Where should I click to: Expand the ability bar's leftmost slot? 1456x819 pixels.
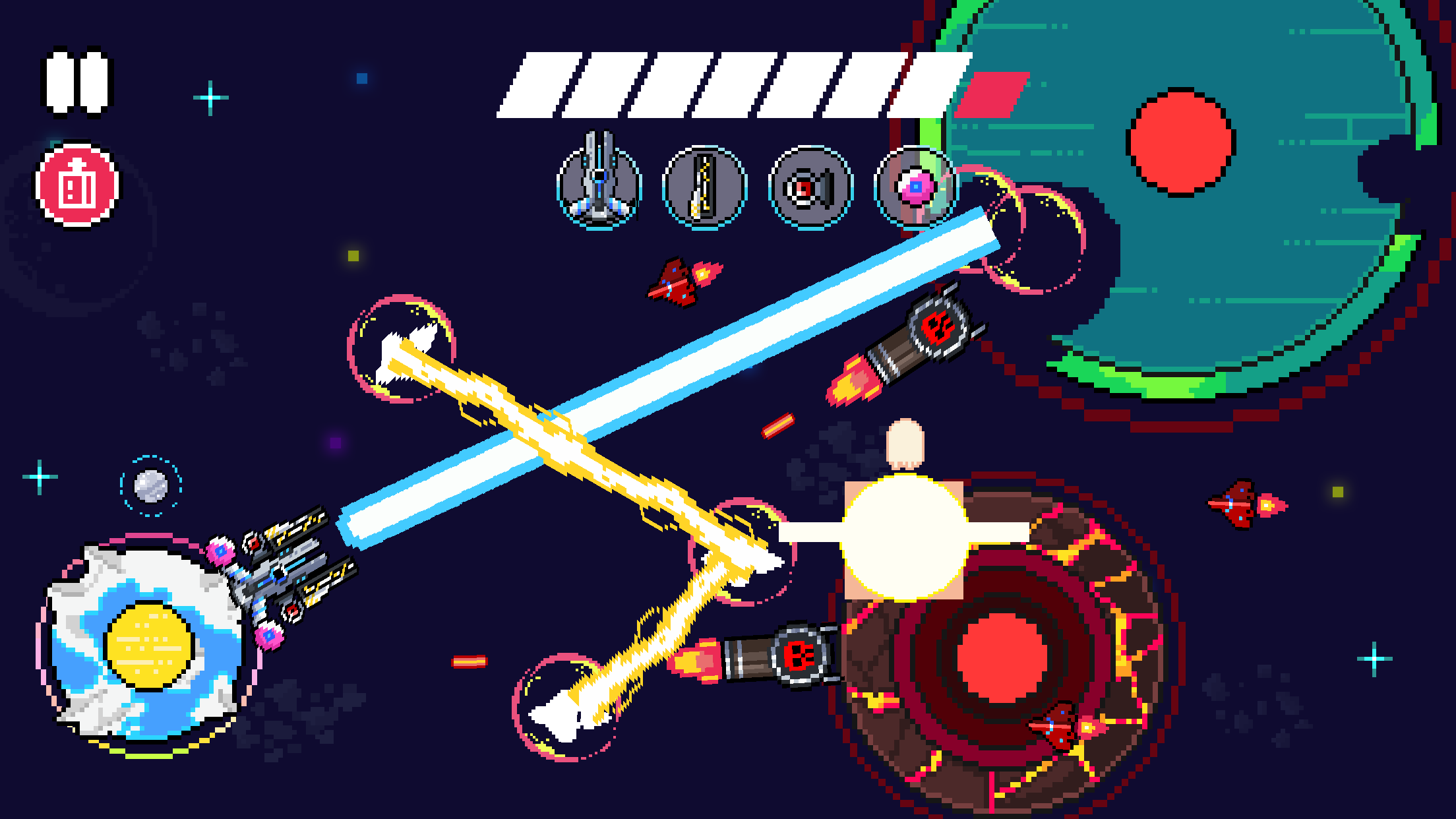601,181
